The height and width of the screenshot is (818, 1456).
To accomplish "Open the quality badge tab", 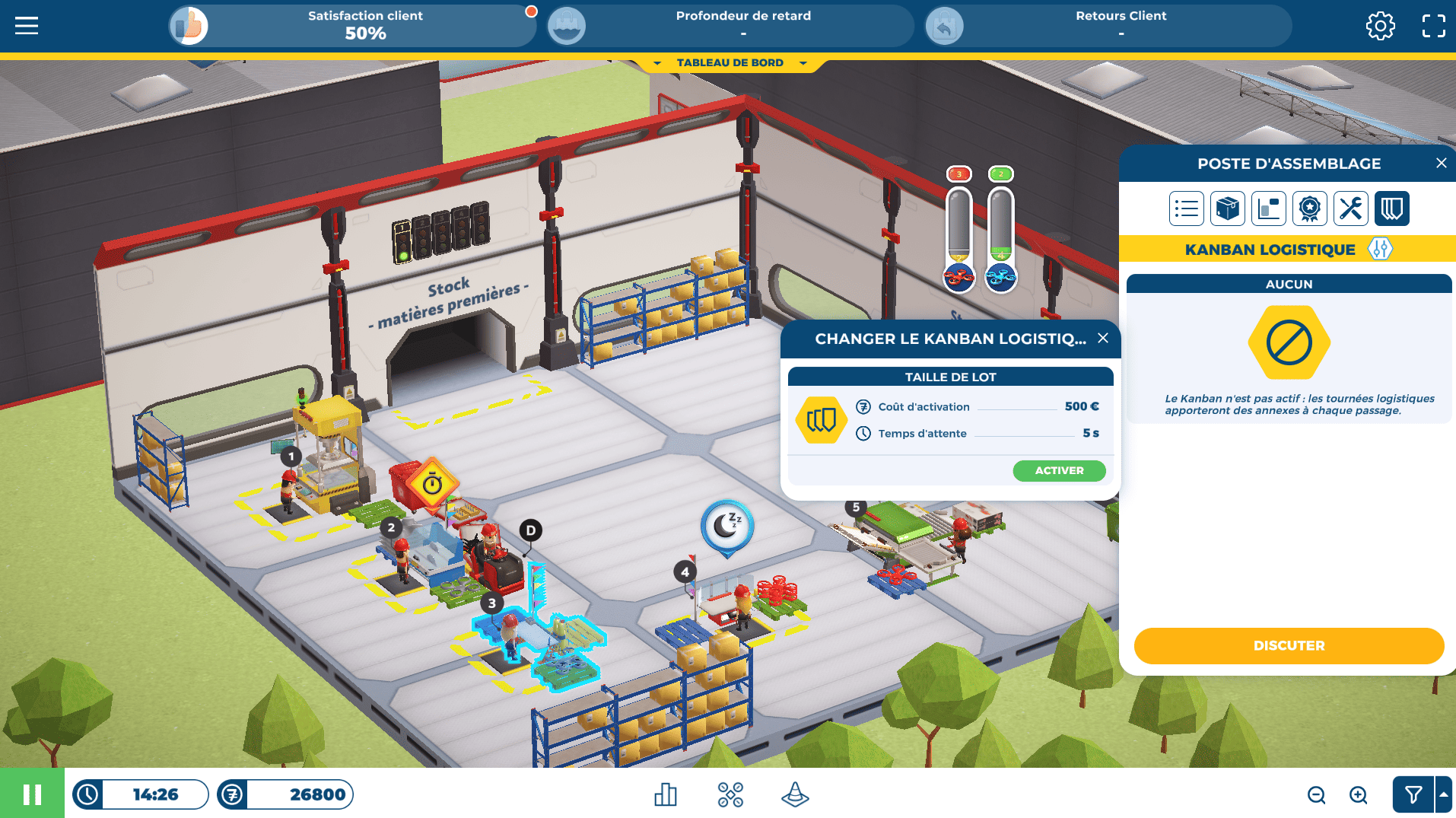I will click(1309, 208).
